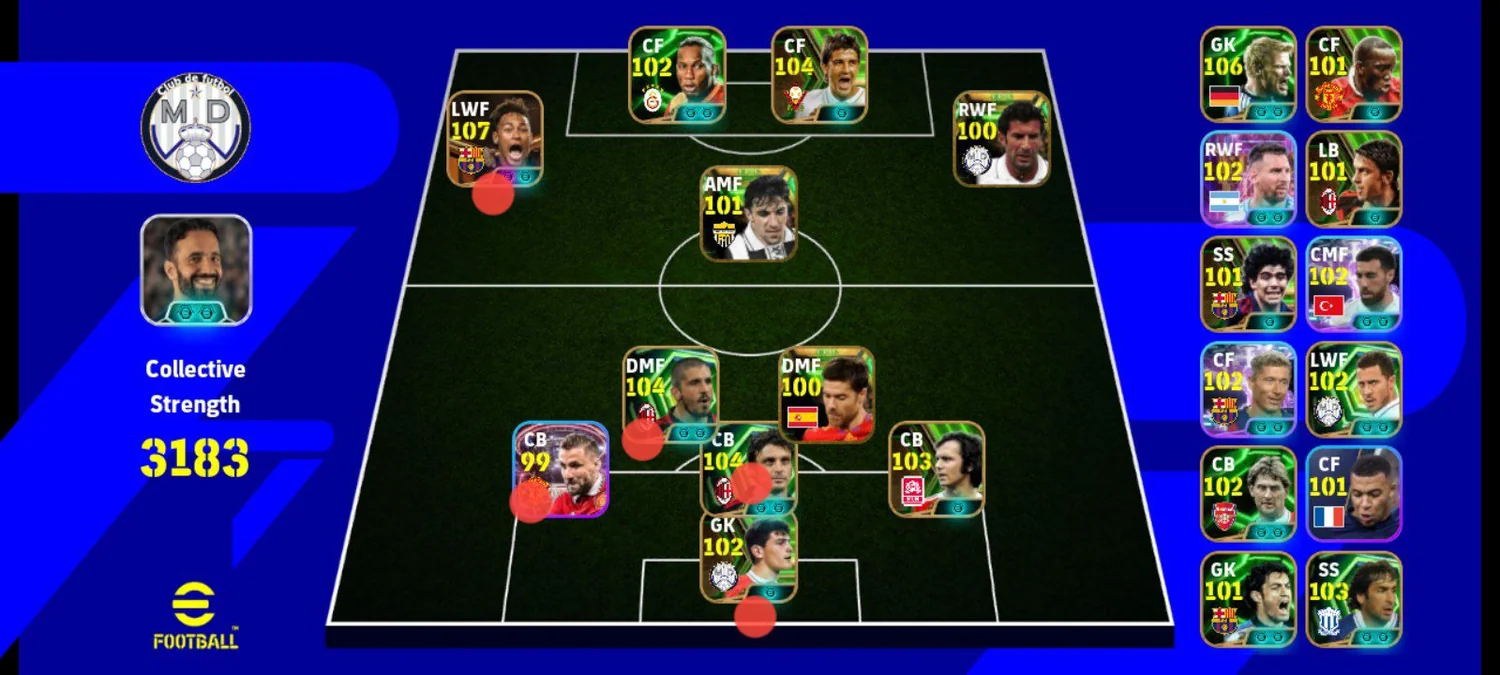
Task: Pick the CF 101 card with France flag
Action: pos(1353,494)
